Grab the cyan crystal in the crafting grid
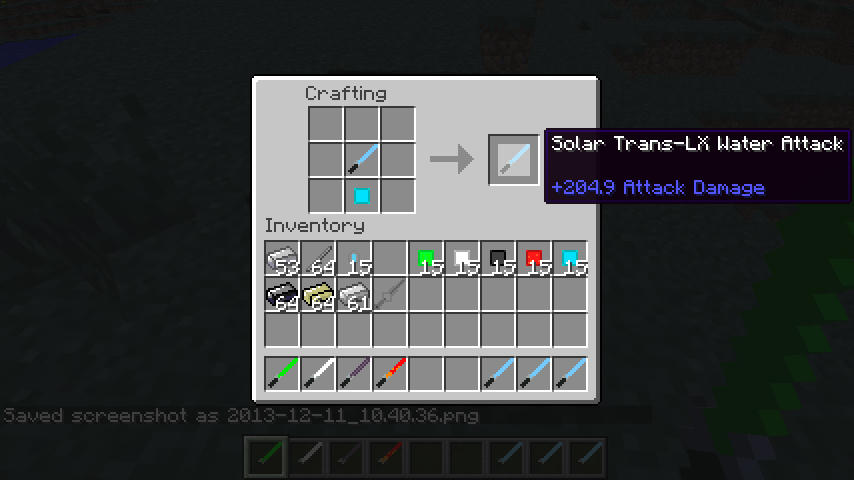The width and height of the screenshot is (854, 480). [x=361, y=195]
